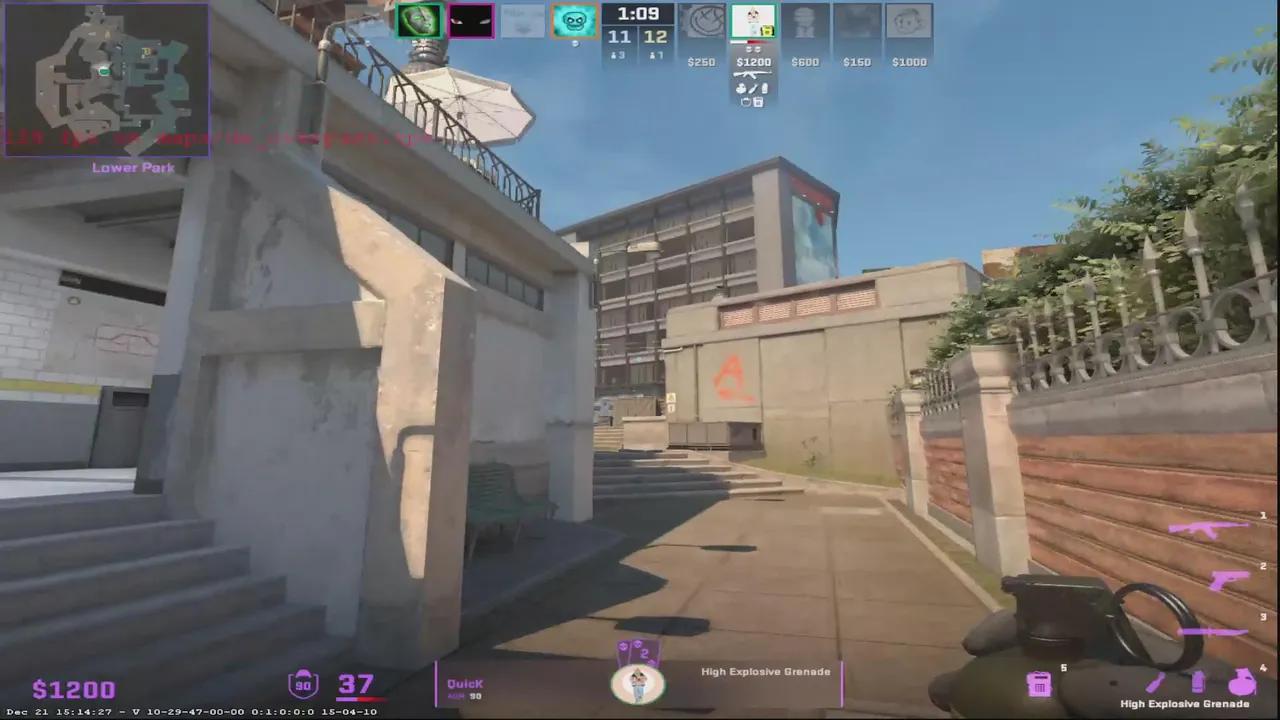The width and height of the screenshot is (1280, 720).
Task: Click the 1:09 round timer
Action: (x=637, y=13)
